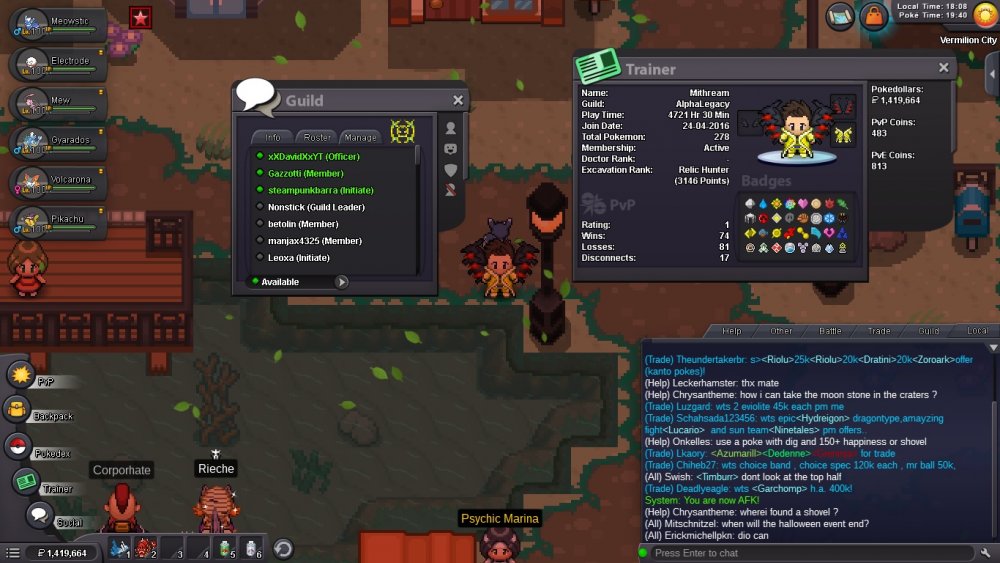
Task: Open the Social menu
Action: click(x=38, y=516)
